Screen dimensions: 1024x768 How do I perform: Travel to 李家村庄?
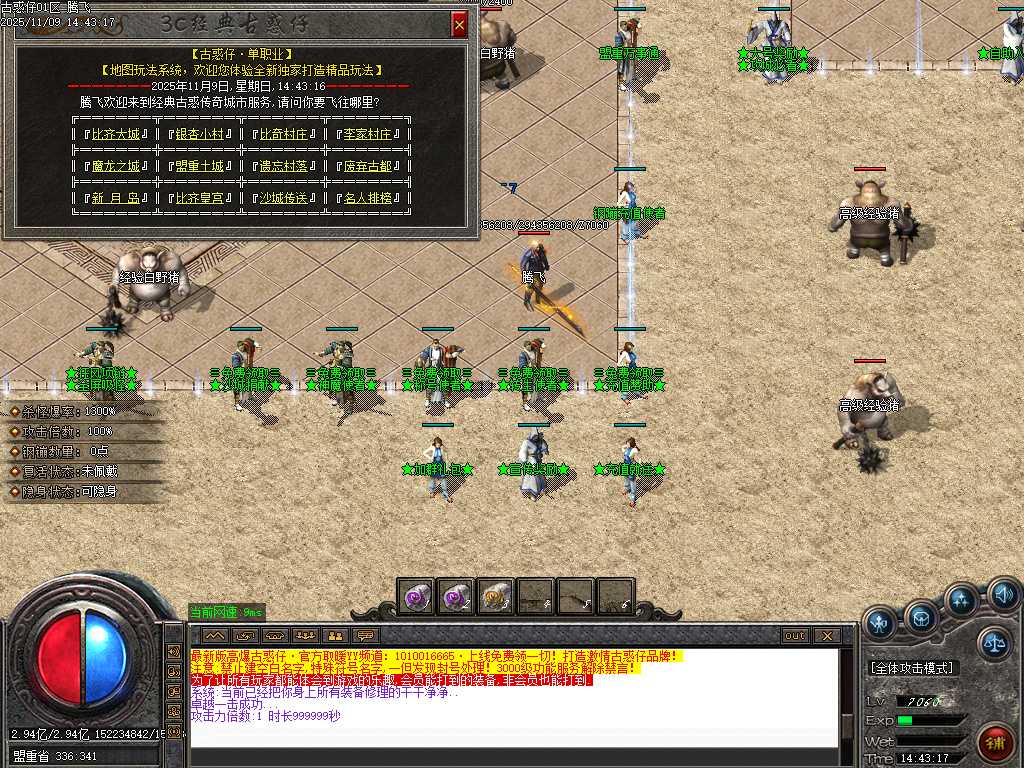367,134
